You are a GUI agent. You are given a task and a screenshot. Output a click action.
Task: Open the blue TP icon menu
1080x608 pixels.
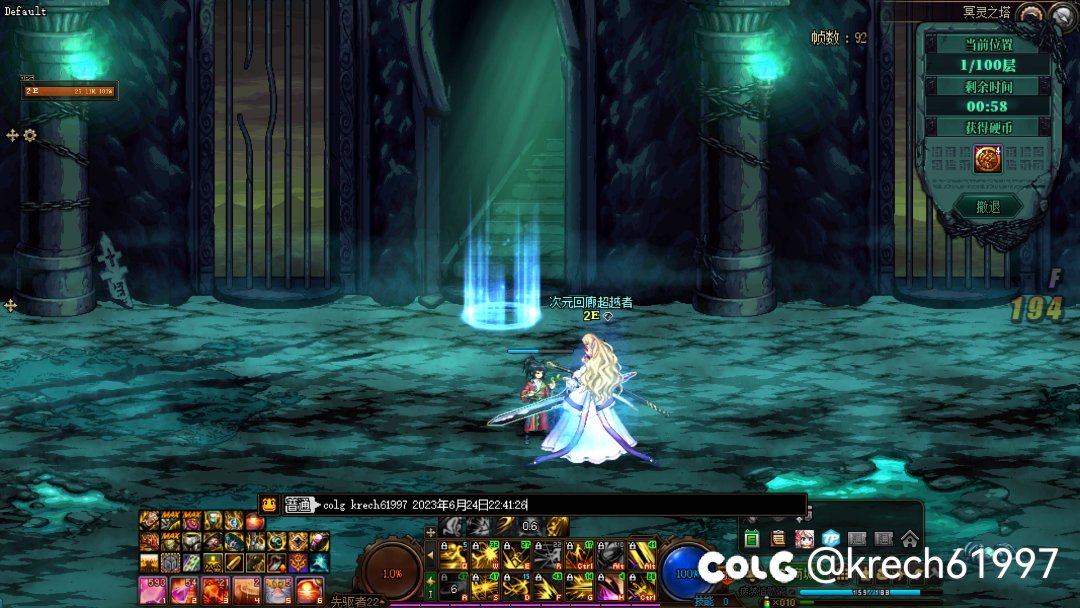coord(830,539)
